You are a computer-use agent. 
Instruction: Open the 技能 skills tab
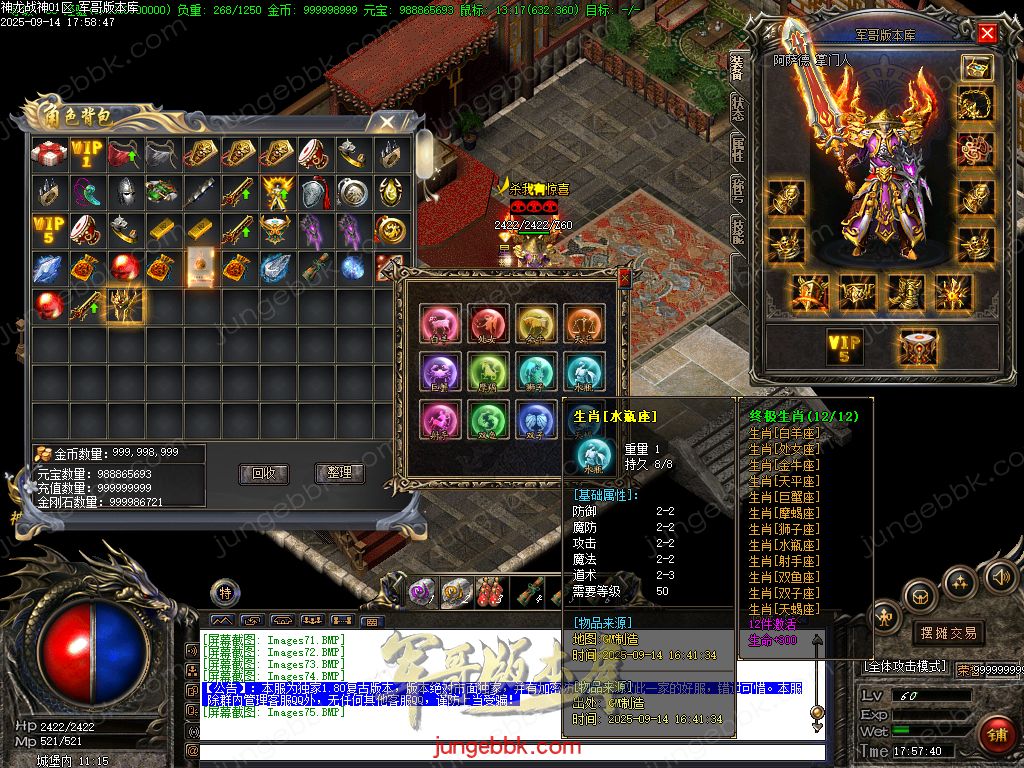[x=737, y=229]
